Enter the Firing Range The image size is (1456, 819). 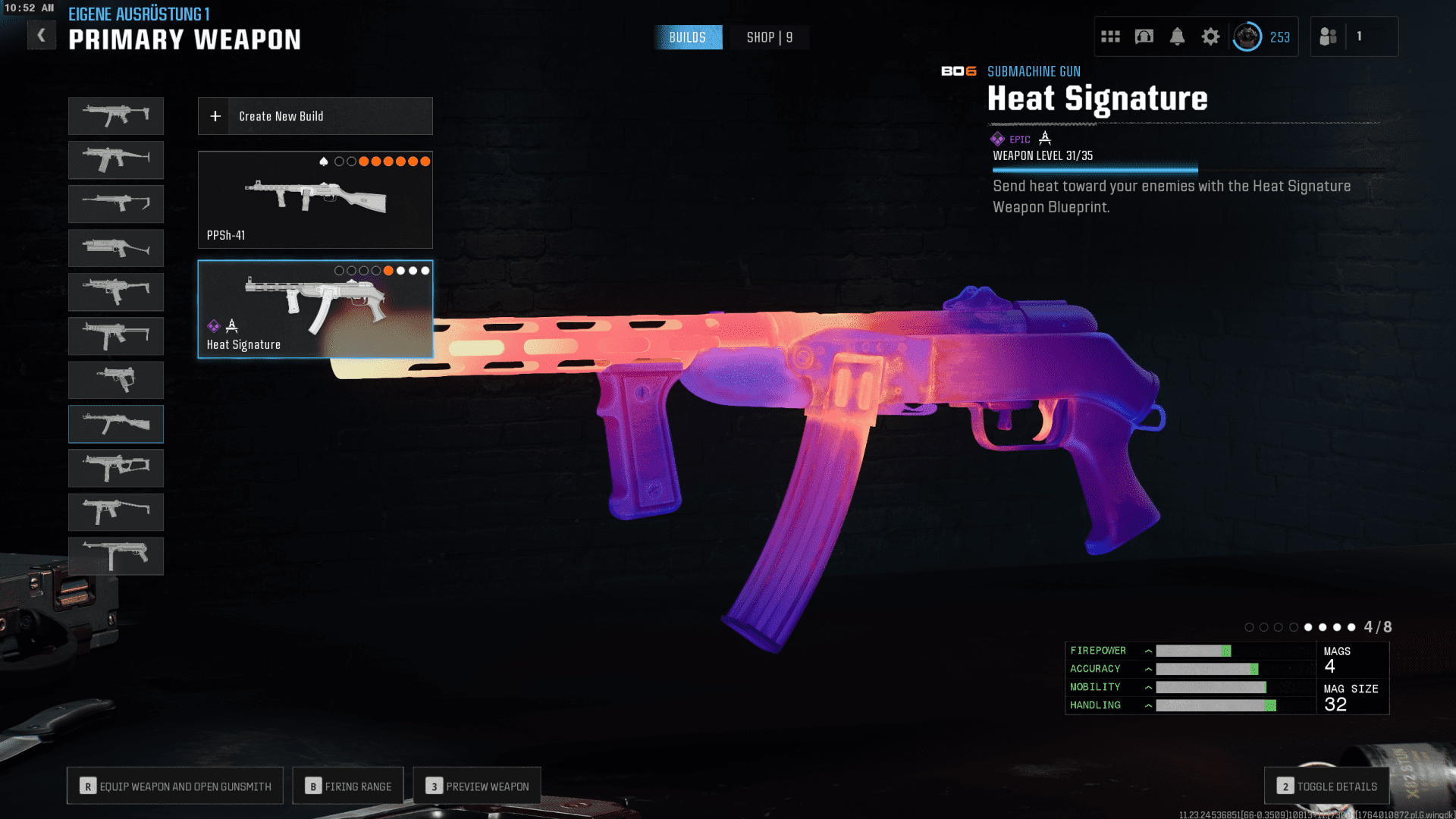[x=348, y=786]
